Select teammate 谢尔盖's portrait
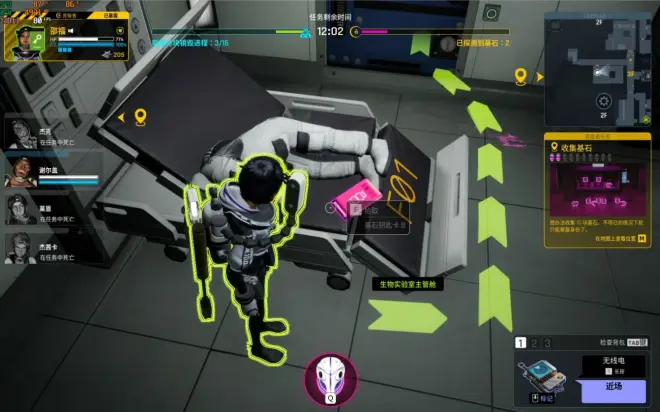This screenshot has height=412, width=660. 22,173
